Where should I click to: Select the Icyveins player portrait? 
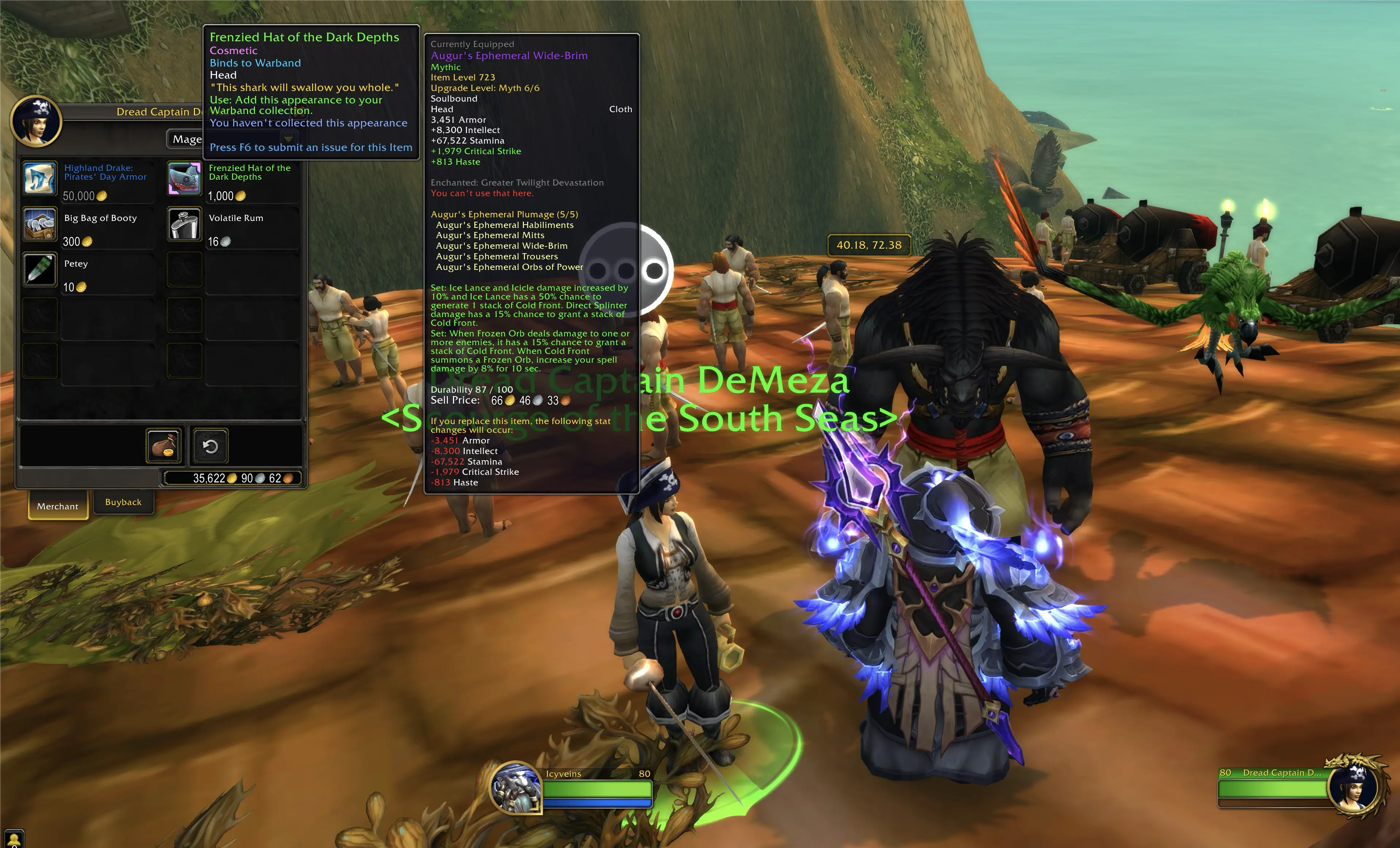[x=515, y=788]
